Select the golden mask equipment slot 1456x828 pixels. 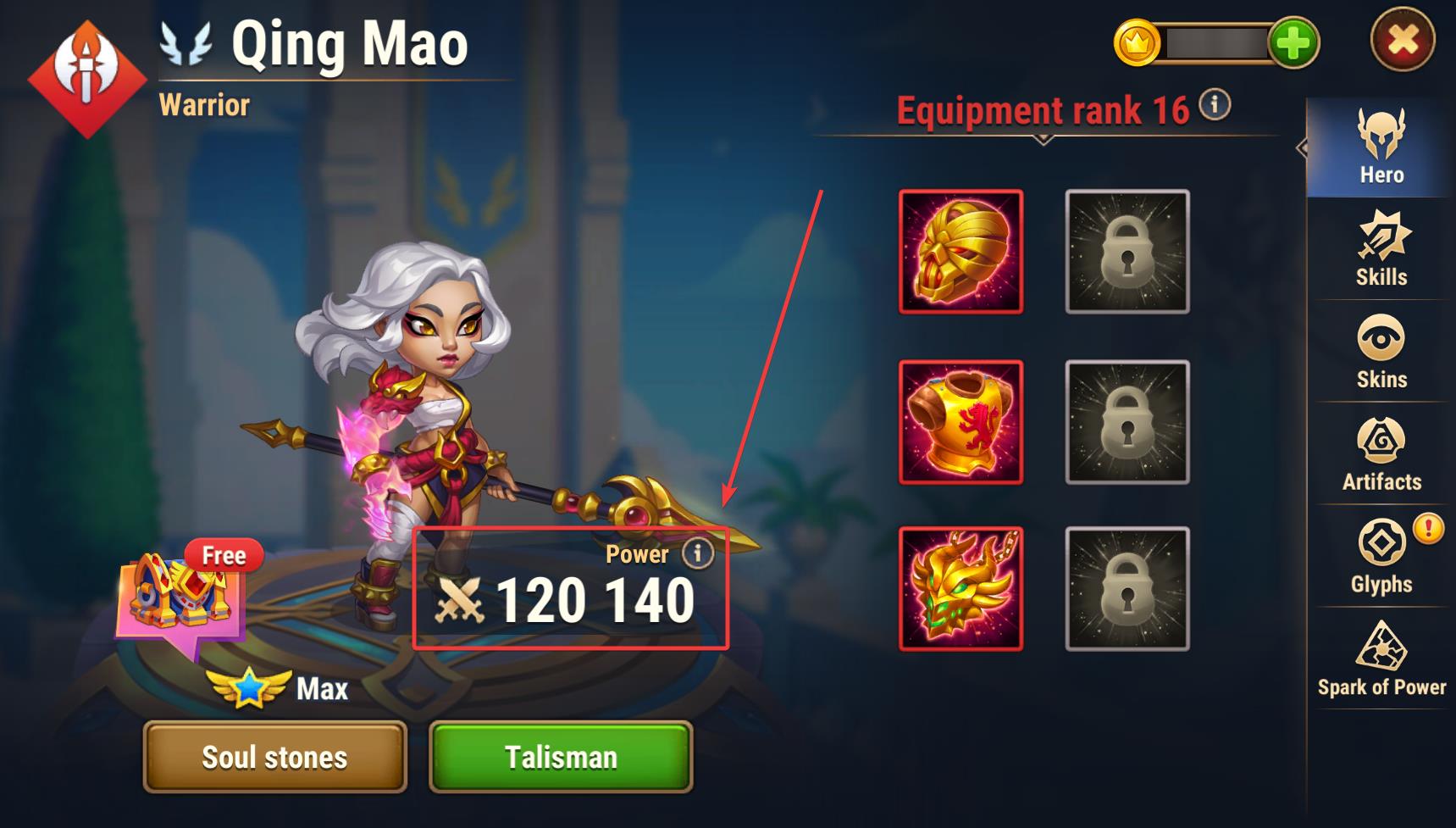(961, 252)
